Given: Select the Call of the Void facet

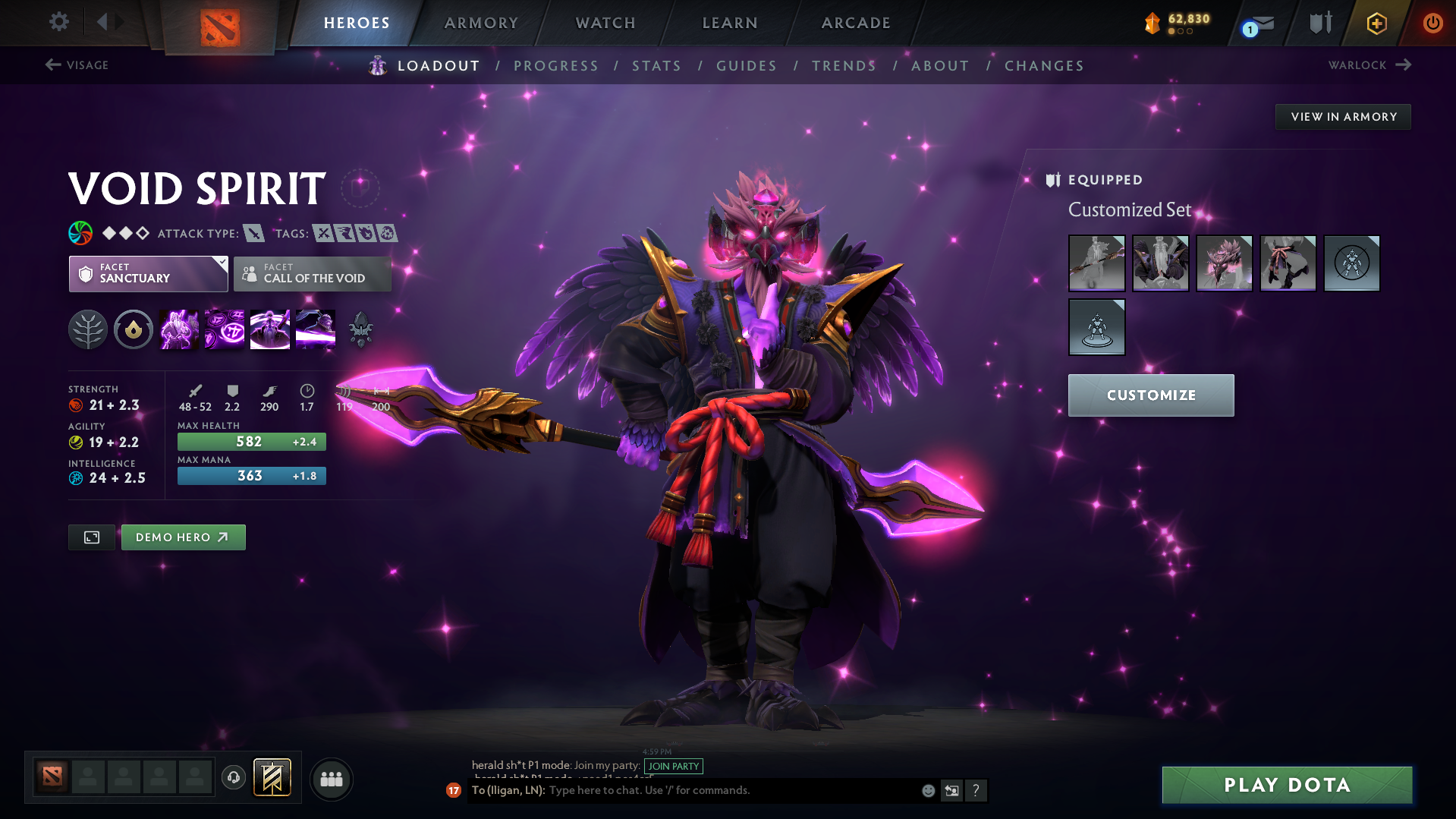Looking at the screenshot, I should point(312,274).
